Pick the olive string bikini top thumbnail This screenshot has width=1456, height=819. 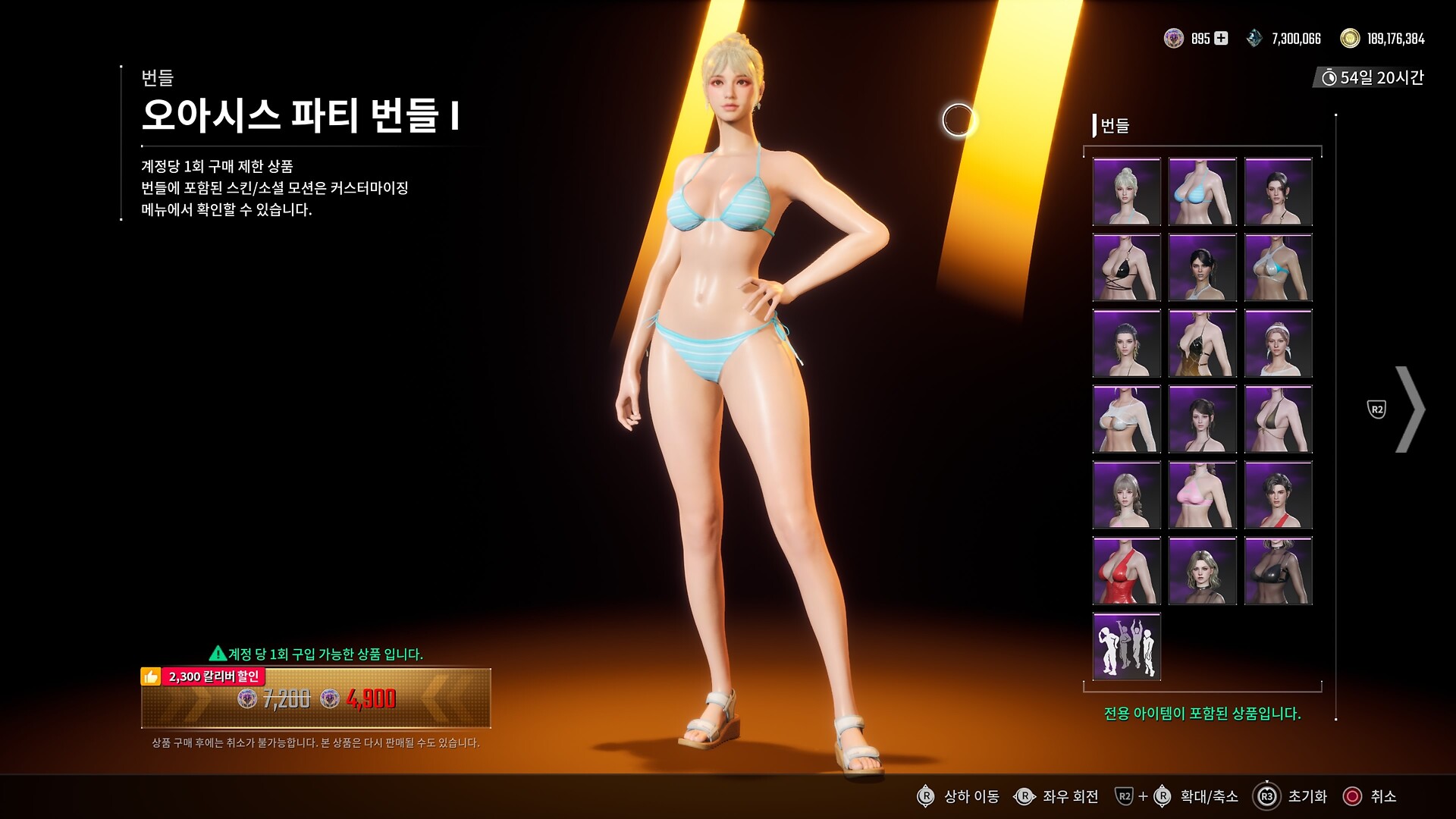(1278, 419)
